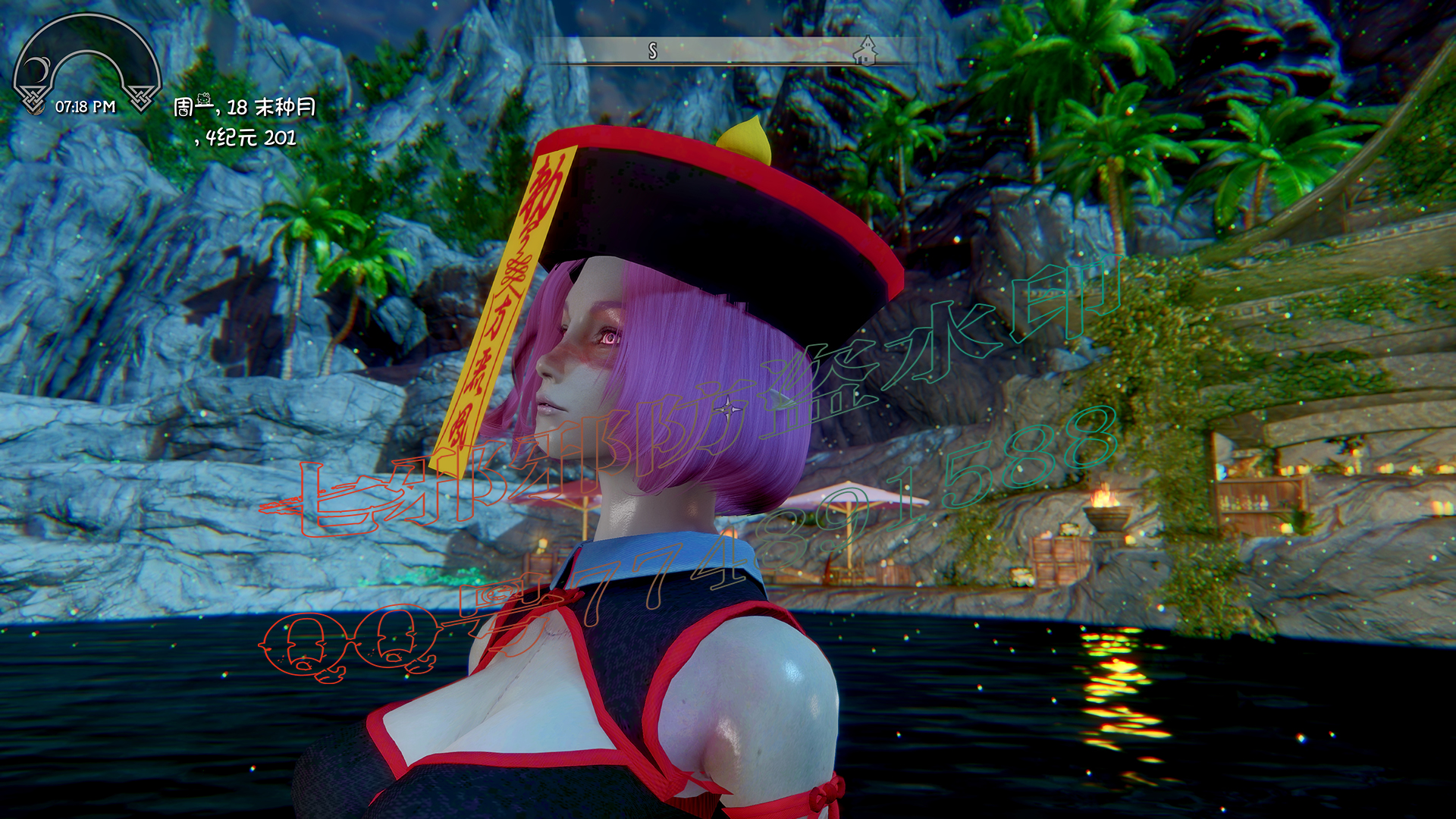Click the house marker on the compass
This screenshot has width=1456, height=819.
pos(864,52)
